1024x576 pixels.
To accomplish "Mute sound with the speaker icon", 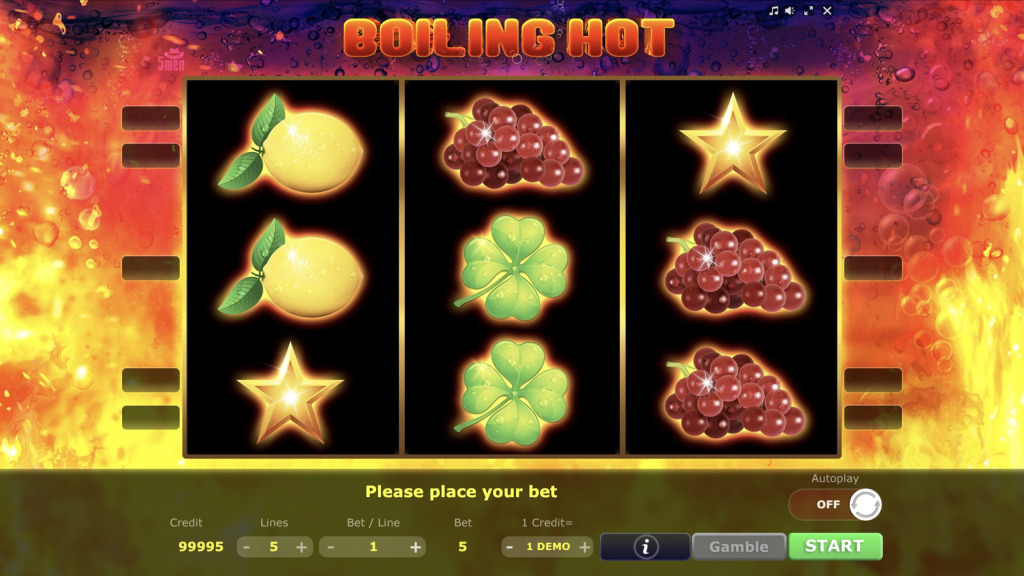I will tap(789, 10).
